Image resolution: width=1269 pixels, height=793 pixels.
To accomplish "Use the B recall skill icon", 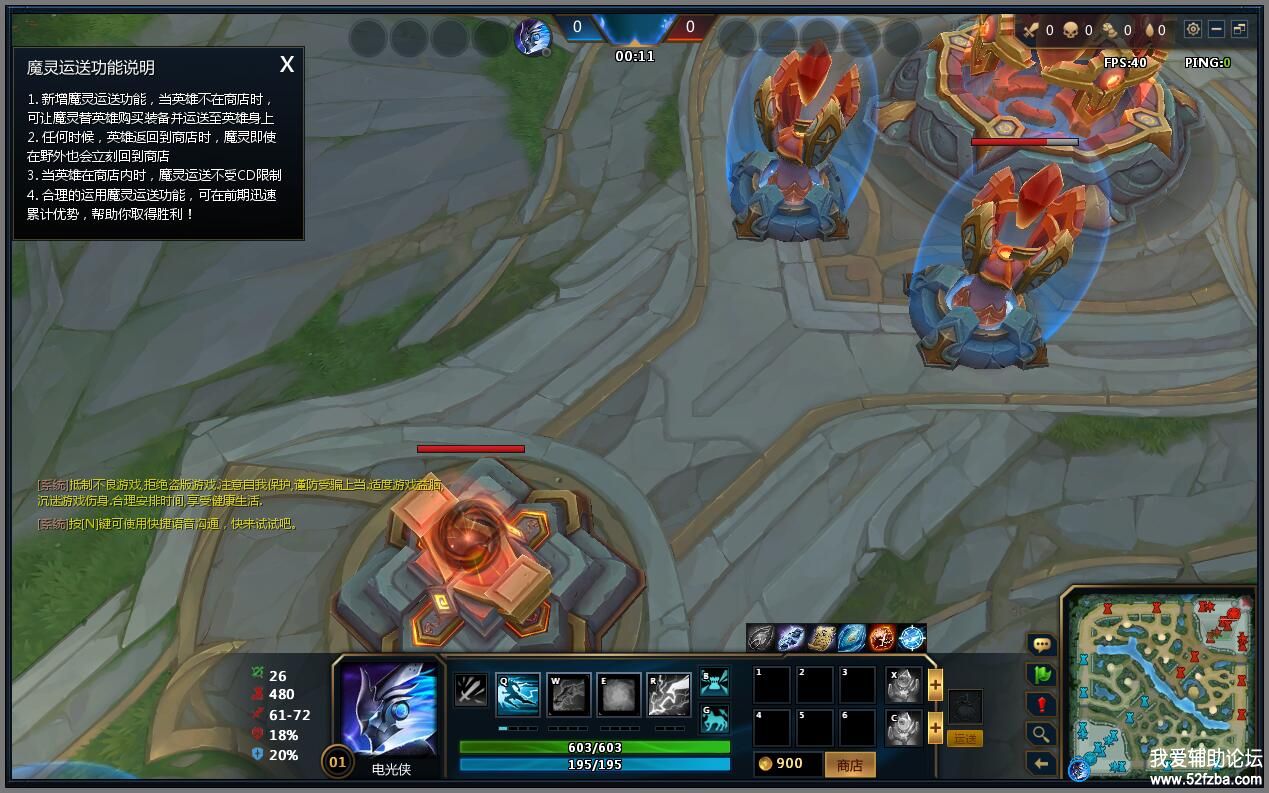I will pyautogui.click(x=714, y=682).
